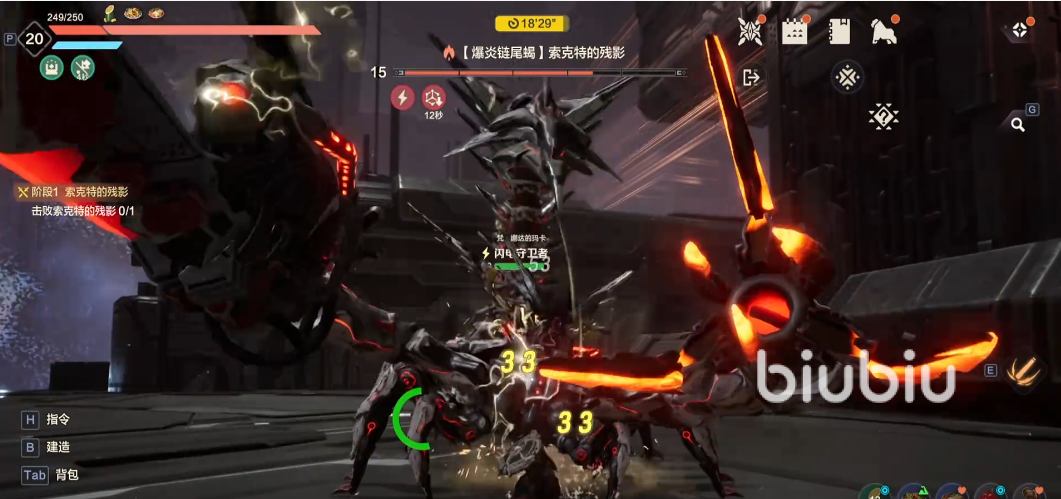This screenshot has height=499, width=1061.
Task: Inspect the boss lightning status icon
Action: [x=402, y=97]
